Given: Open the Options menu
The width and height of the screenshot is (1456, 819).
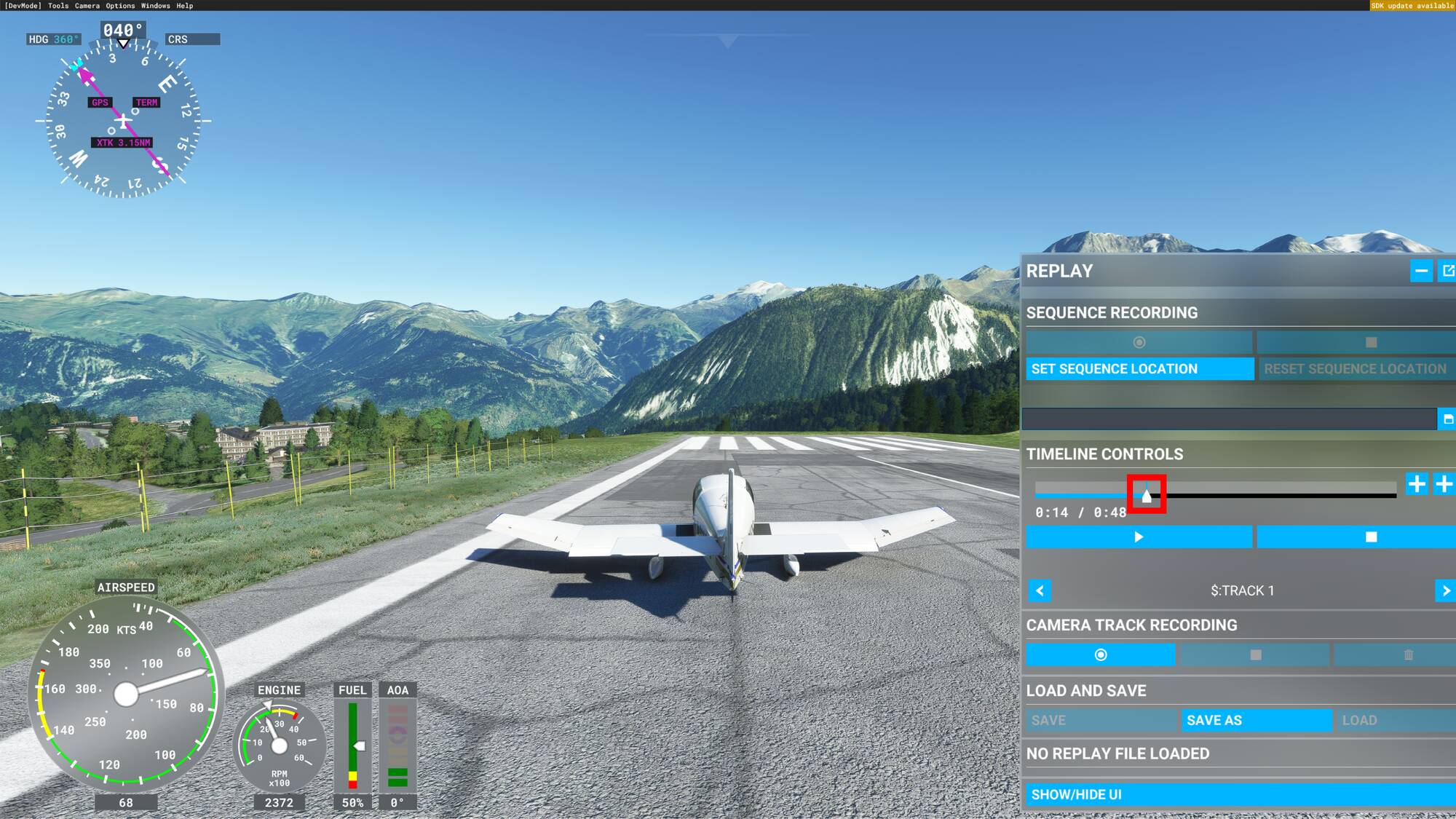Looking at the screenshot, I should 120,6.
